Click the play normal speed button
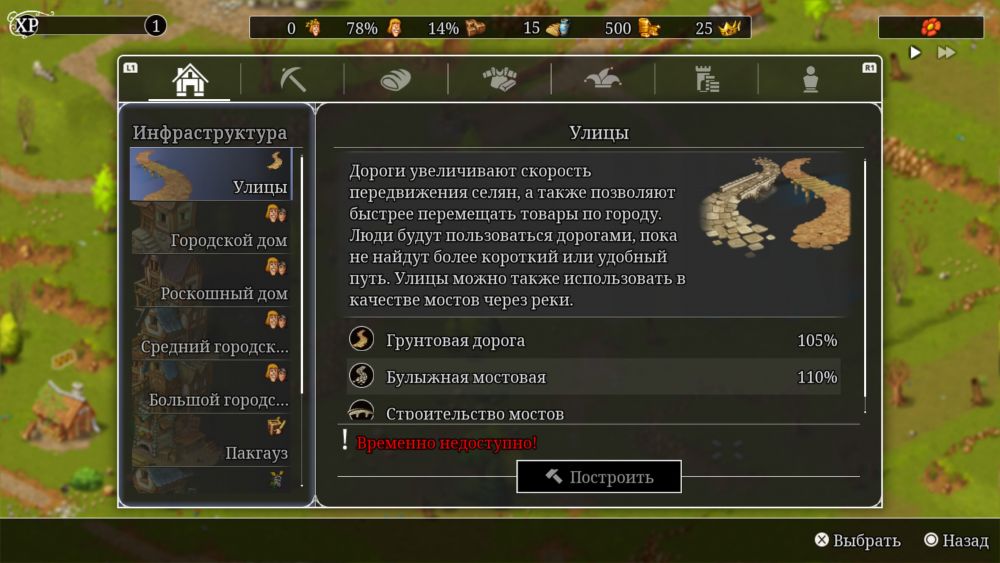The width and height of the screenshot is (1000, 563). tap(915, 52)
